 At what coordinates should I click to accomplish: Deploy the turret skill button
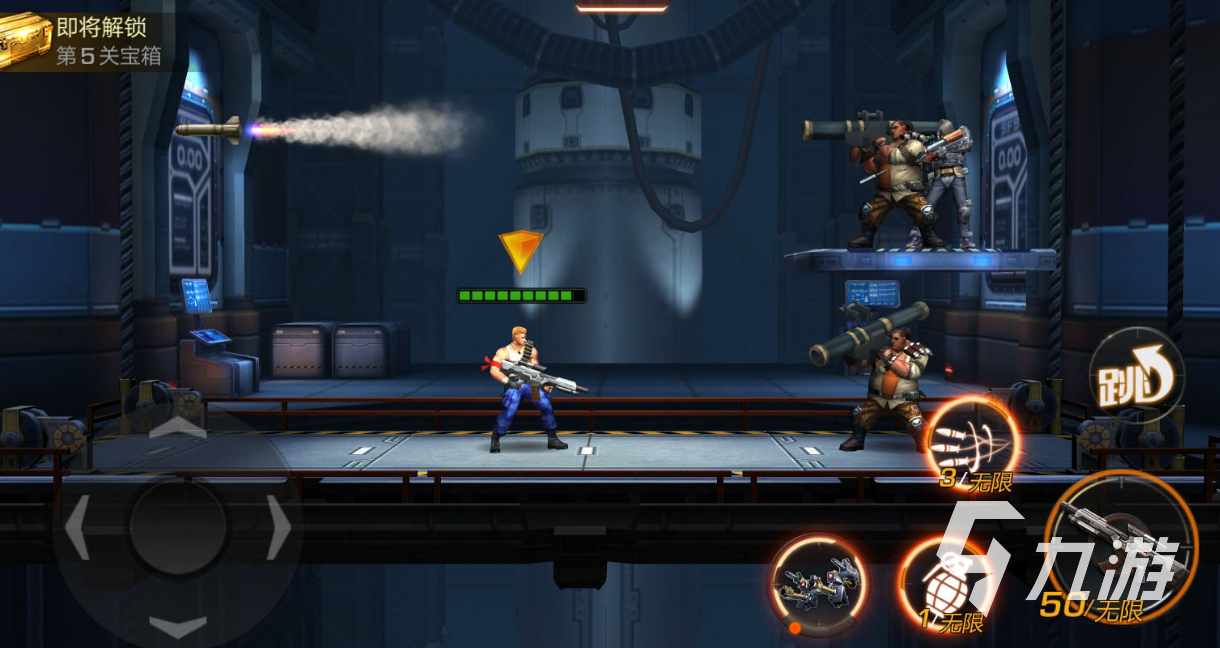click(x=818, y=585)
